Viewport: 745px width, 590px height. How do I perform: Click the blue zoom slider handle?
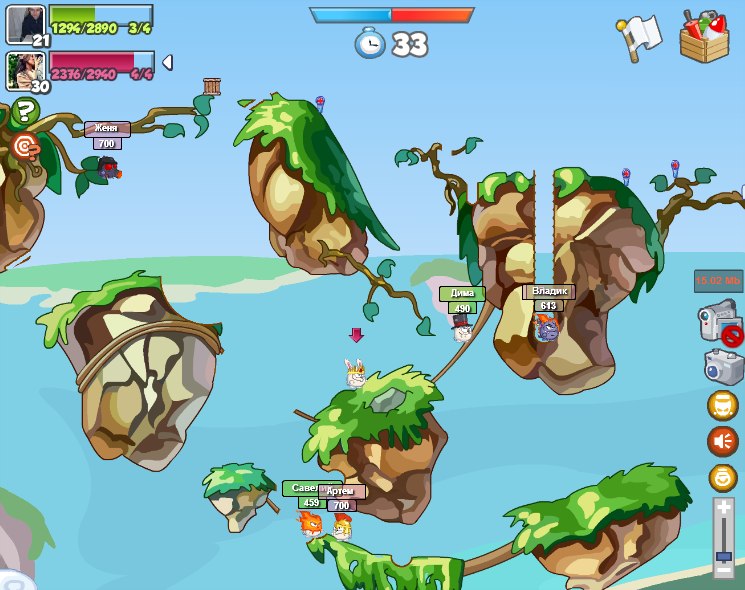coord(724,556)
